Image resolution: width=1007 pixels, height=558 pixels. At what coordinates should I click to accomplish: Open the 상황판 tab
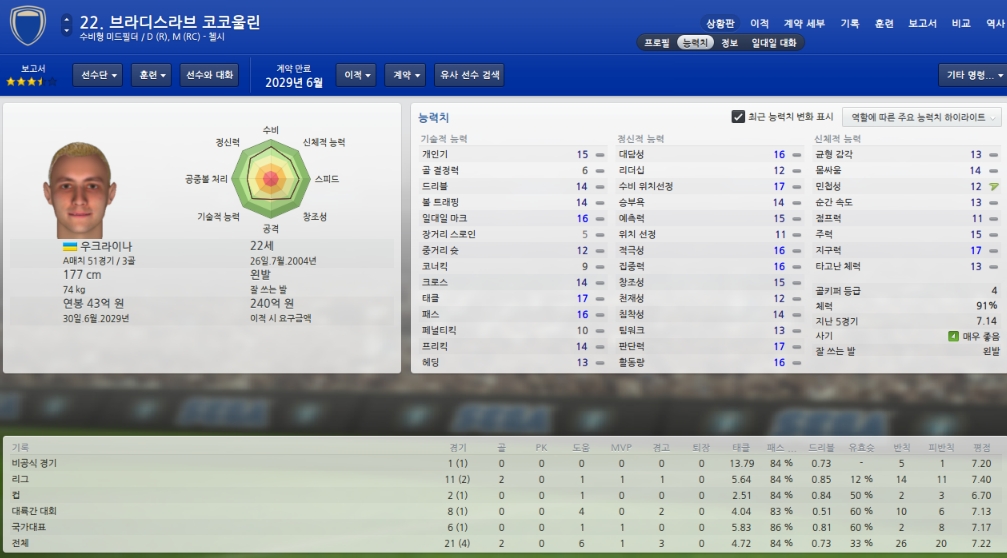pyautogui.click(x=720, y=23)
